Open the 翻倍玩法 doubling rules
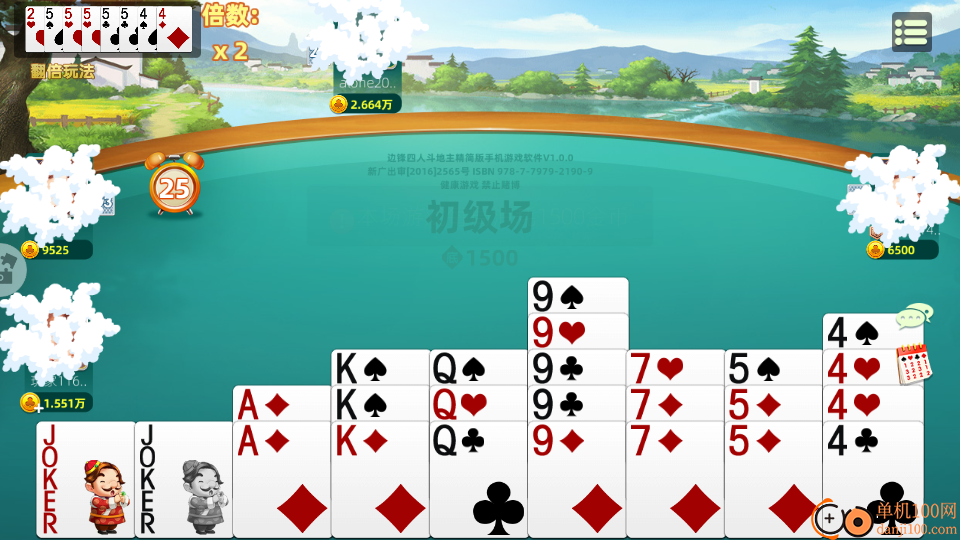Image resolution: width=960 pixels, height=540 pixels. pyautogui.click(x=62, y=70)
